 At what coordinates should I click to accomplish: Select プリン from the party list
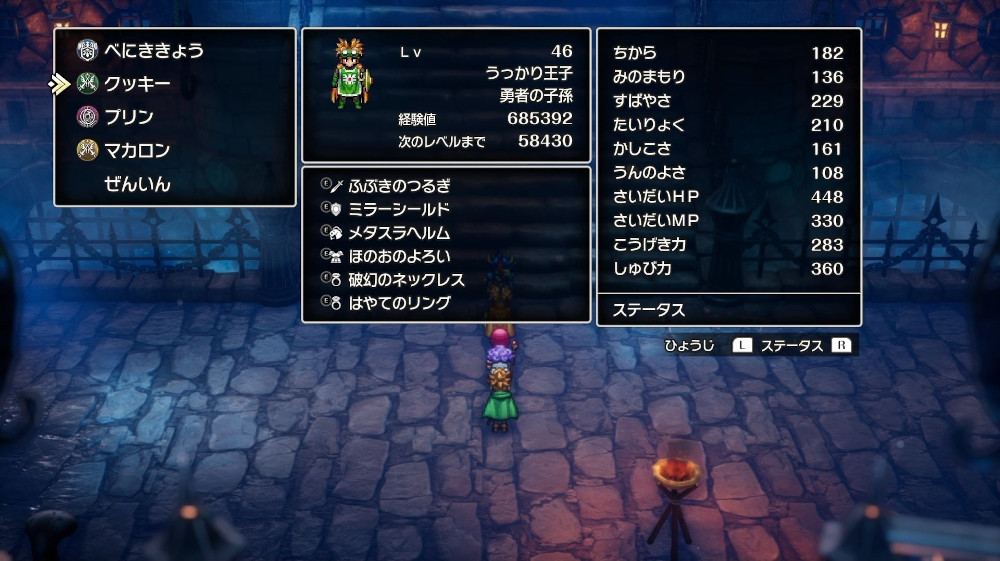tap(129, 117)
